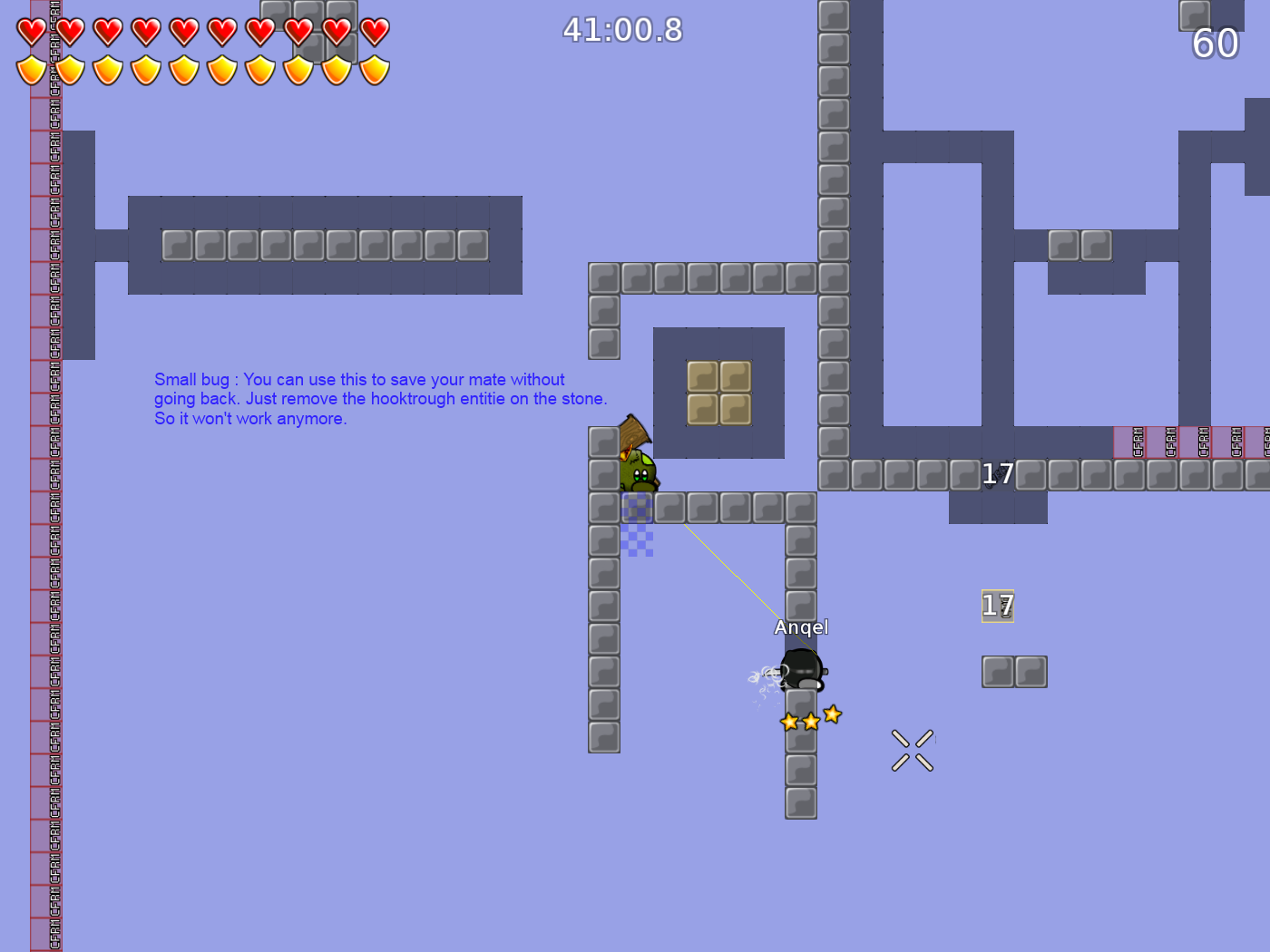
Task: Select the green monster tee holding the hammer
Action: (640, 473)
